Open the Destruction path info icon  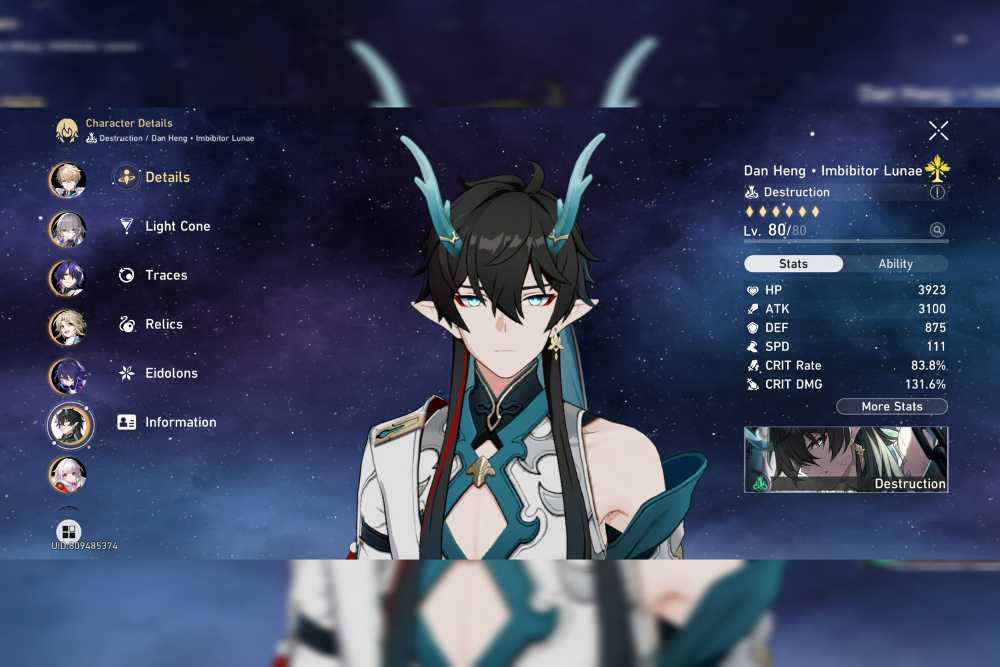tap(937, 192)
